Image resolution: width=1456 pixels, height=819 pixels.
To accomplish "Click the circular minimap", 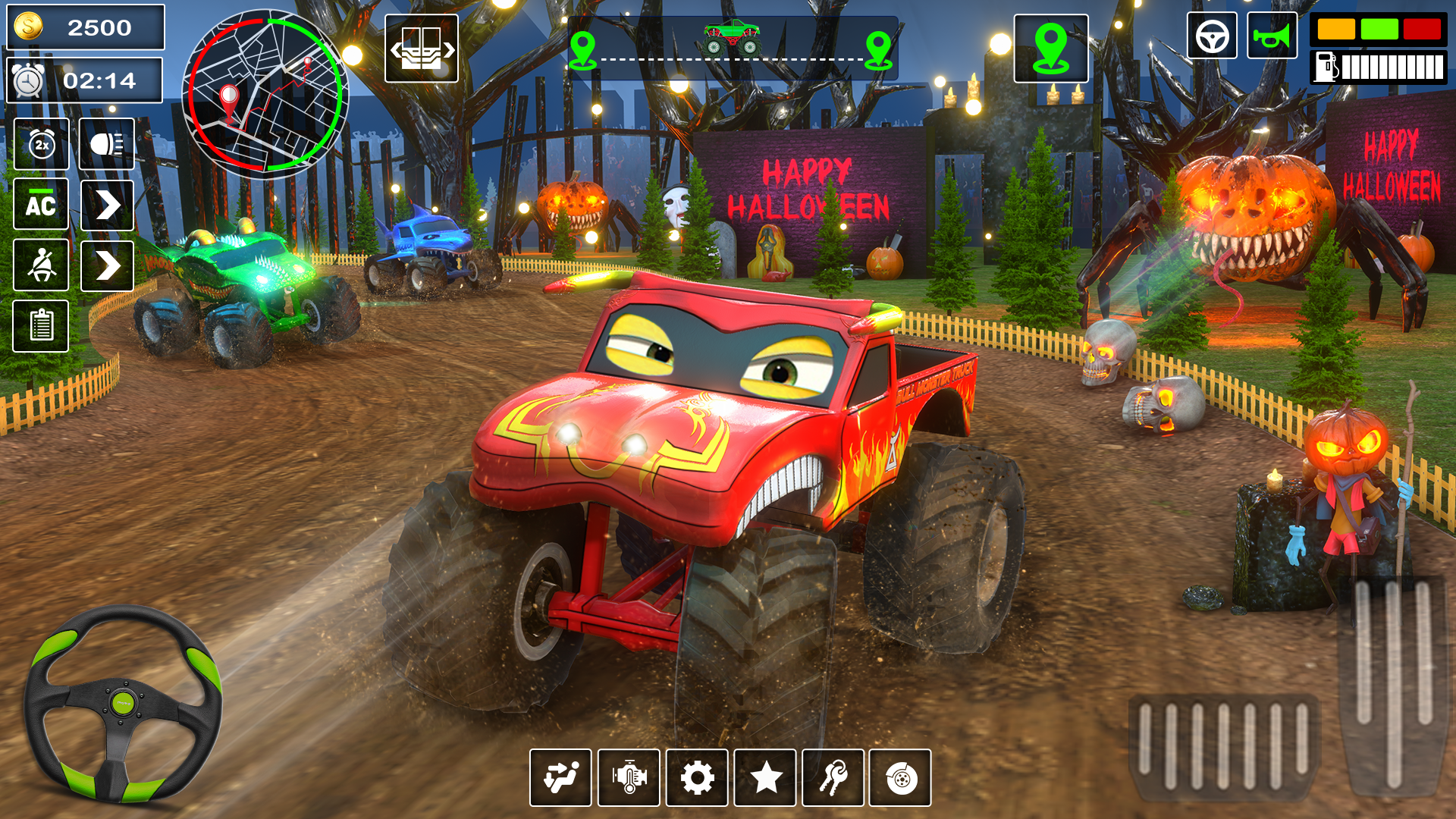I will (265, 95).
